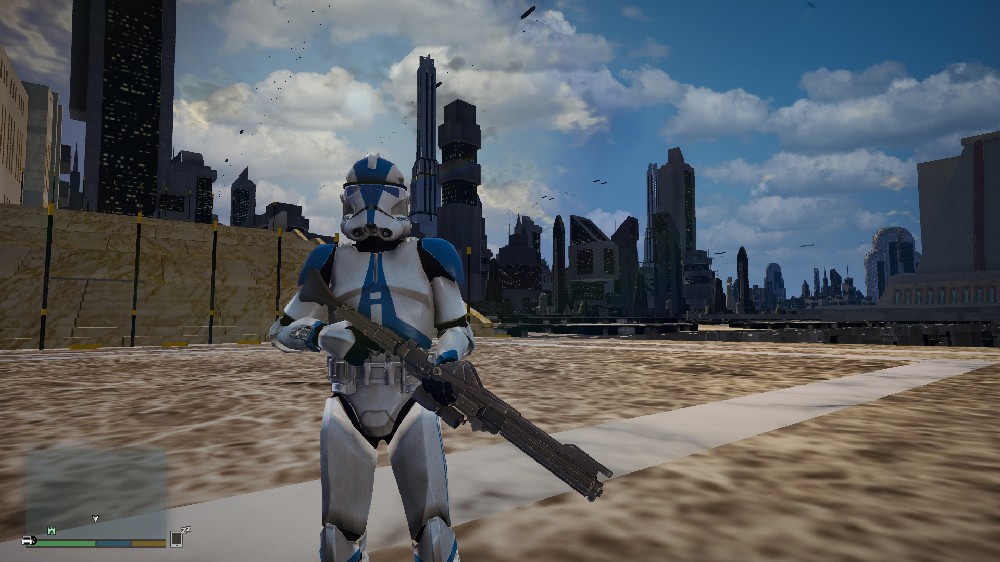Click the translucent minimap panel

coord(95,490)
